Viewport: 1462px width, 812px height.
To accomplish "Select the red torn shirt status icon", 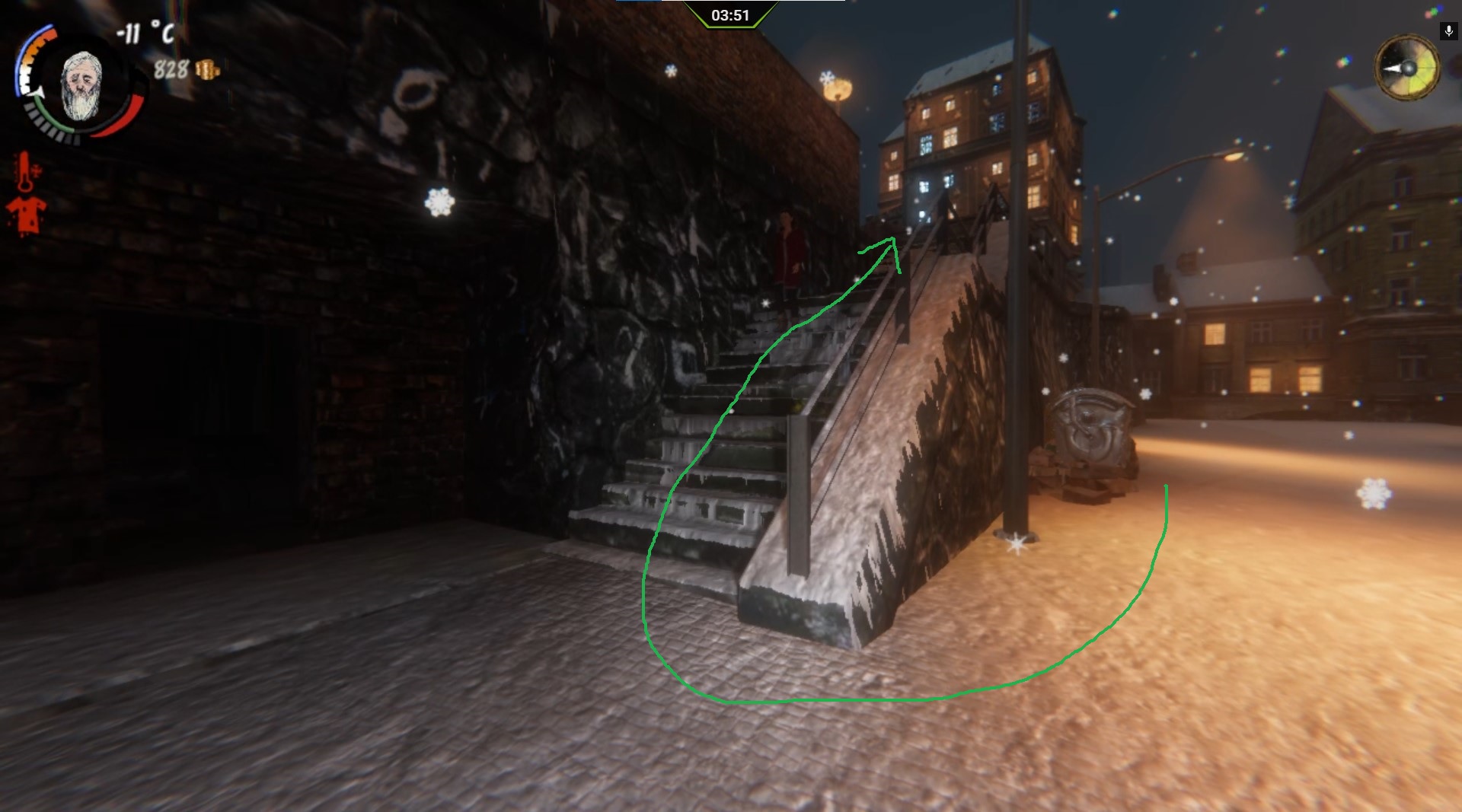I will [26, 215].
